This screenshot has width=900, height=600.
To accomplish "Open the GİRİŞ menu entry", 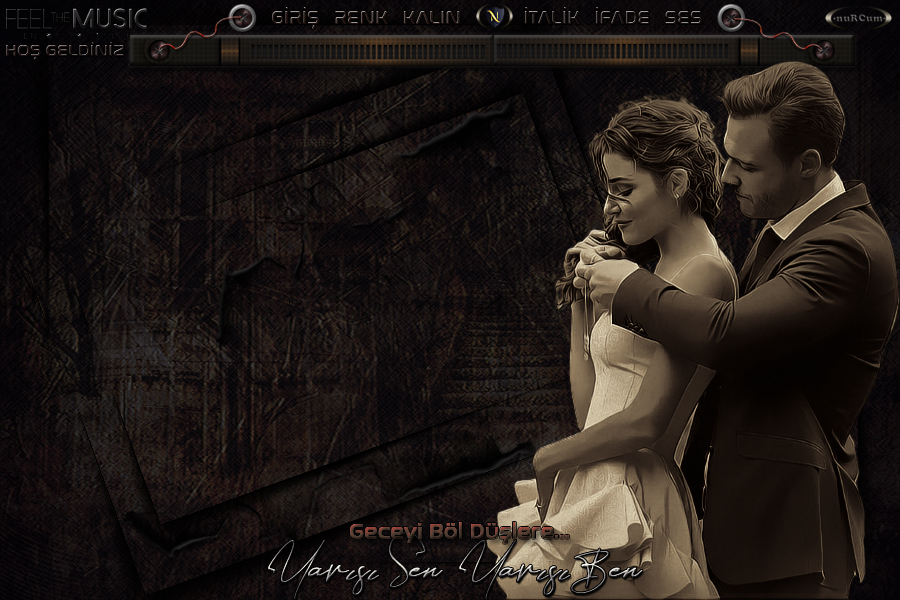I will coord(294,17).
